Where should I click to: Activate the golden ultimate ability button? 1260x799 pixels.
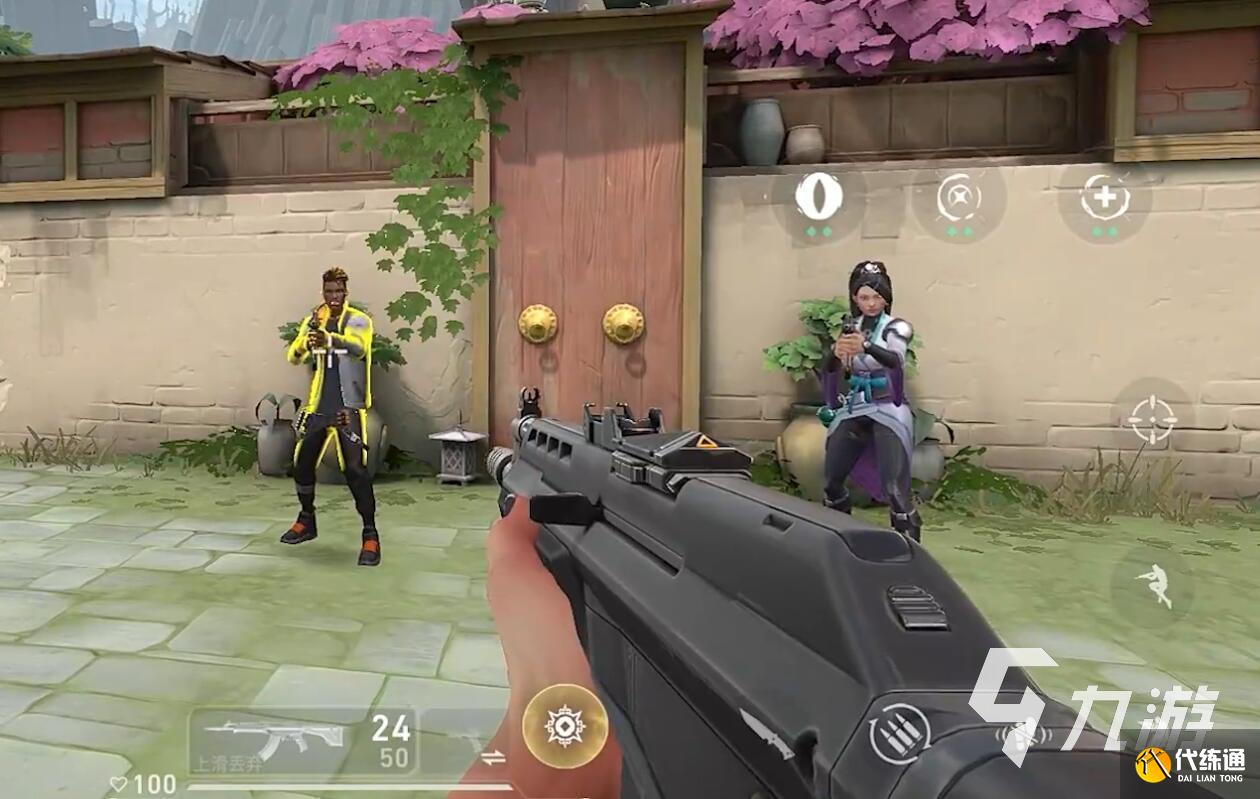point(565,726)
